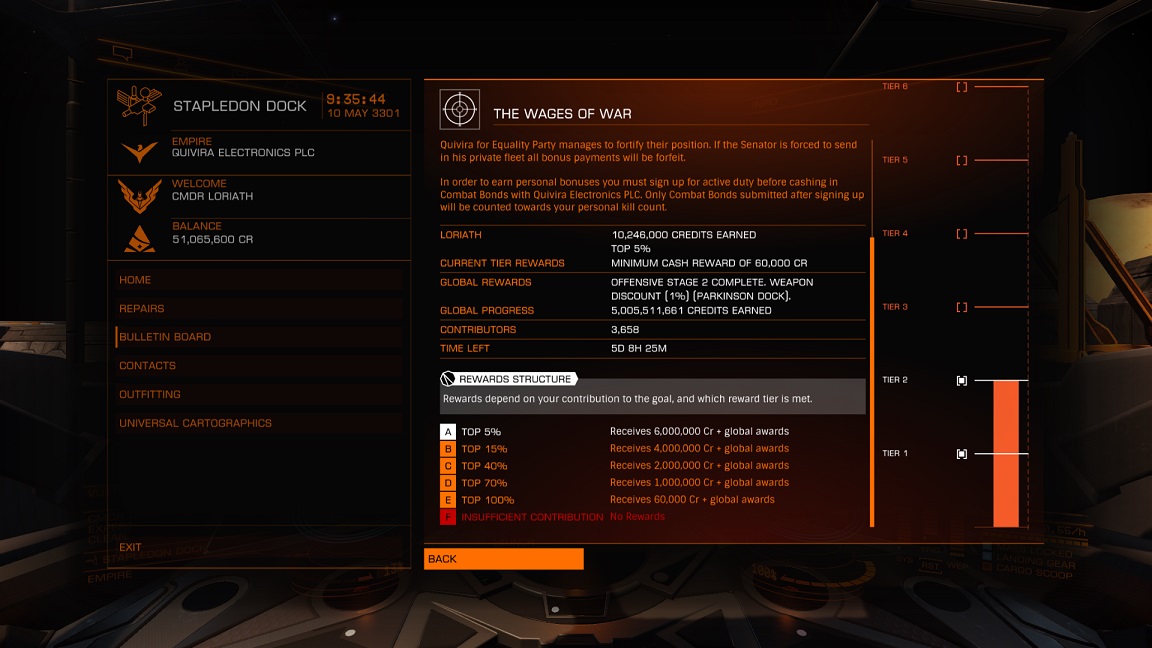Click the Tier 6 progress marker

pyautogui.click(x=962, y=87)
